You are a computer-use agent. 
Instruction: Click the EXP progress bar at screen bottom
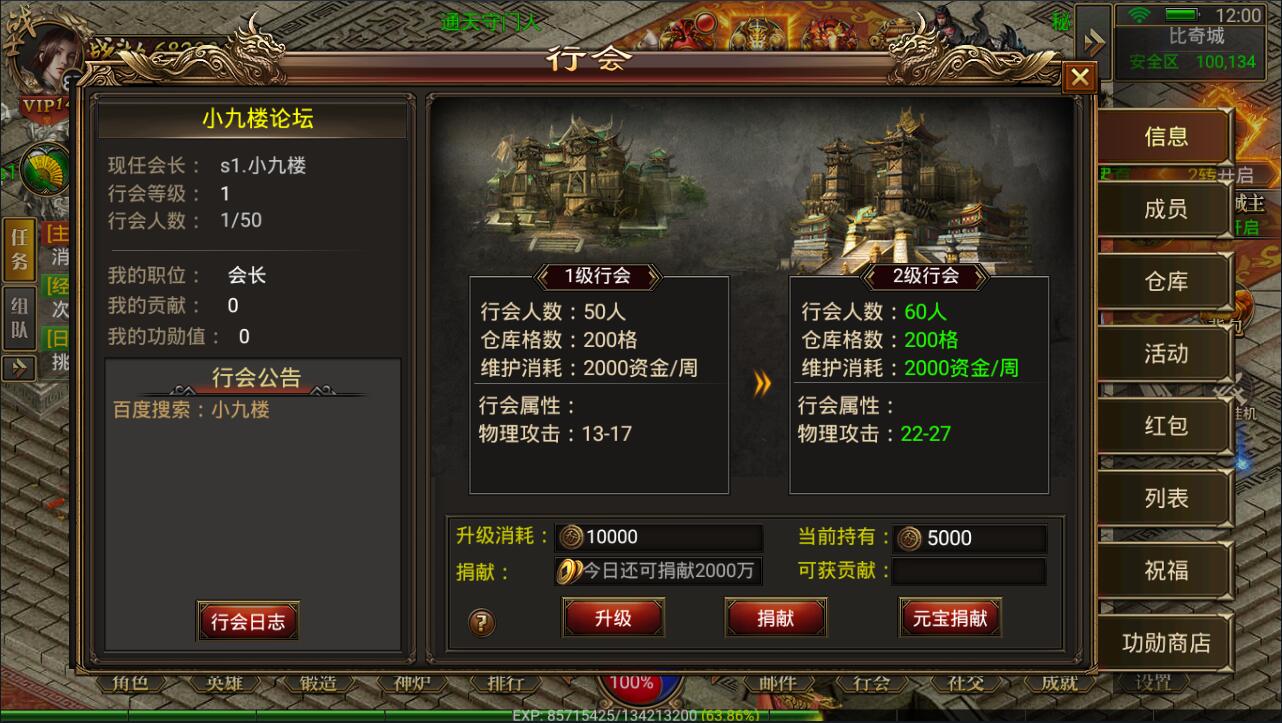(x=640, y=715)
